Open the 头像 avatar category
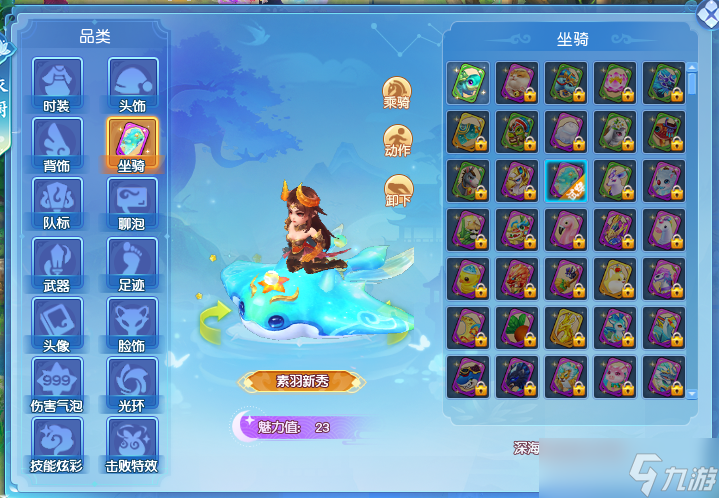 (x=56, y=322)
